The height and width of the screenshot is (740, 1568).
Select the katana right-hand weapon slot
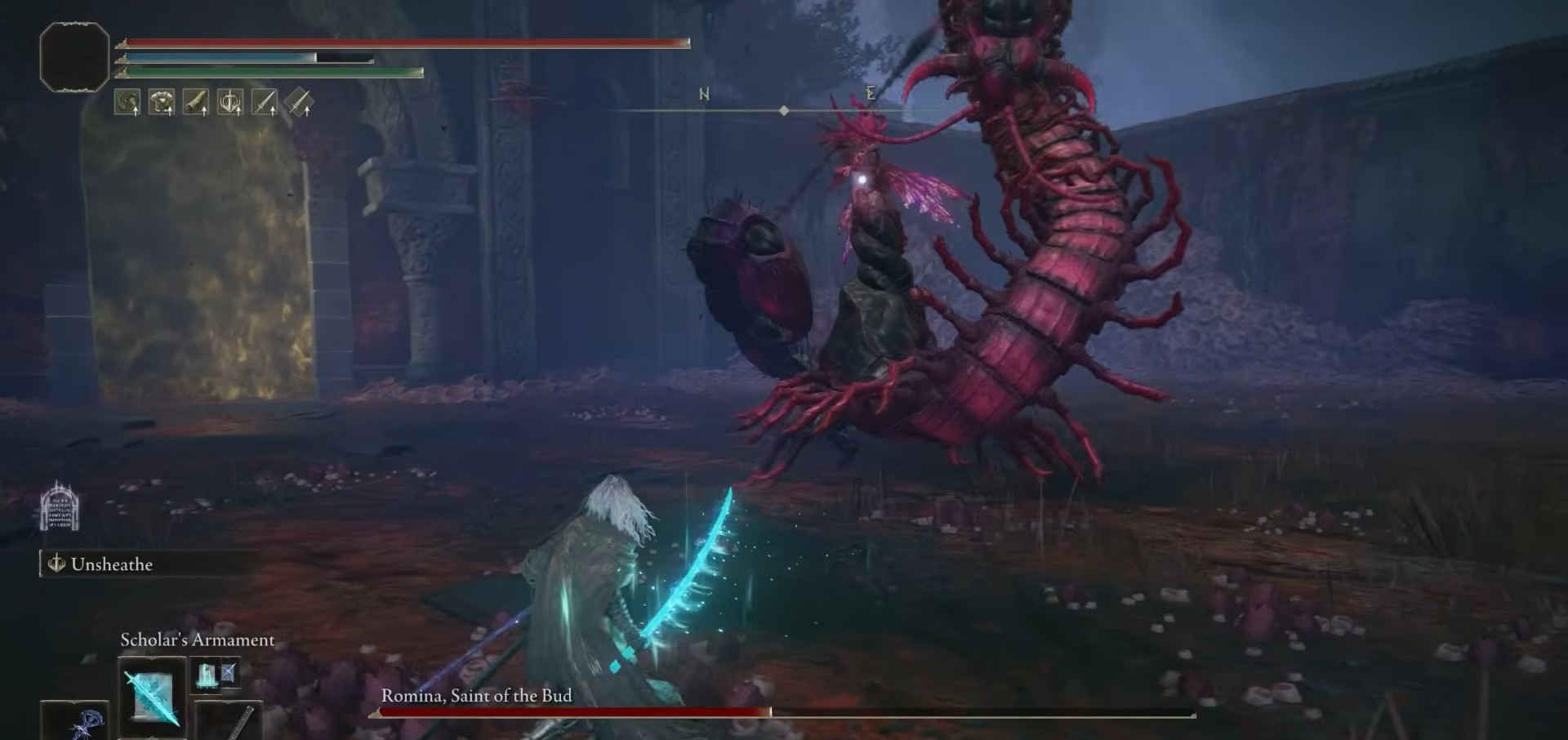point(231,722)
